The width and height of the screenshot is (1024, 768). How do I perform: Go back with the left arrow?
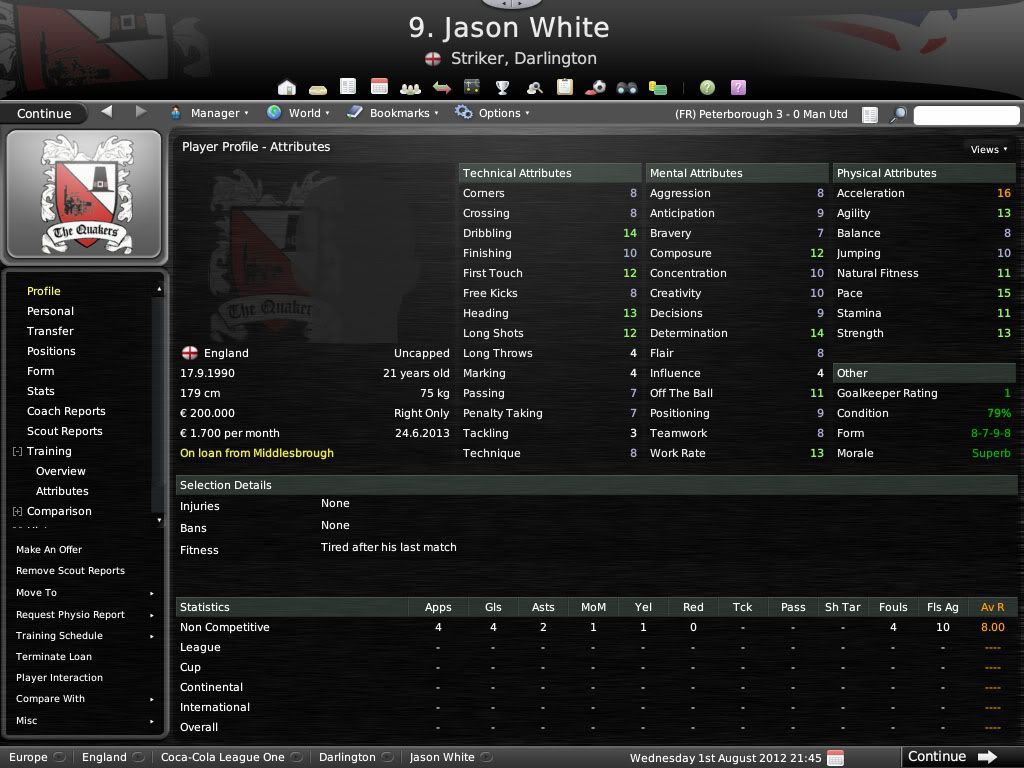(107, 112)
